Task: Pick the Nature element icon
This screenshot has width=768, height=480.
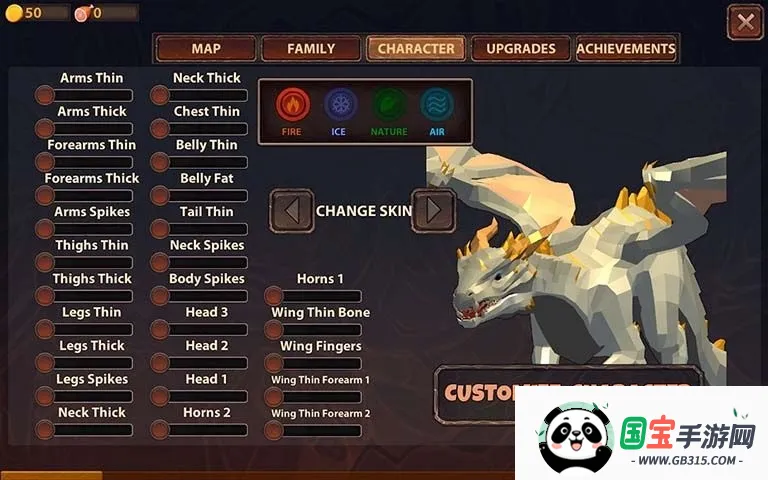Action: (x=389, y=105)
